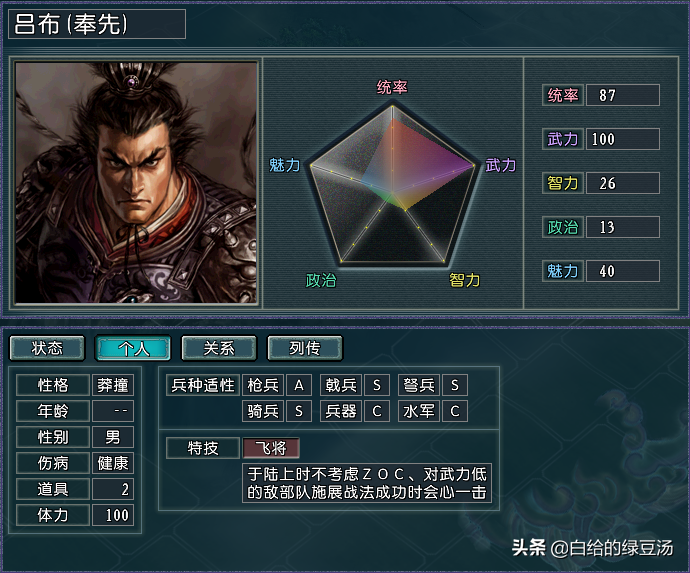Click the 飞将 special skill badge
This screenshot has height=573, width=690.
tap(270, 447)
